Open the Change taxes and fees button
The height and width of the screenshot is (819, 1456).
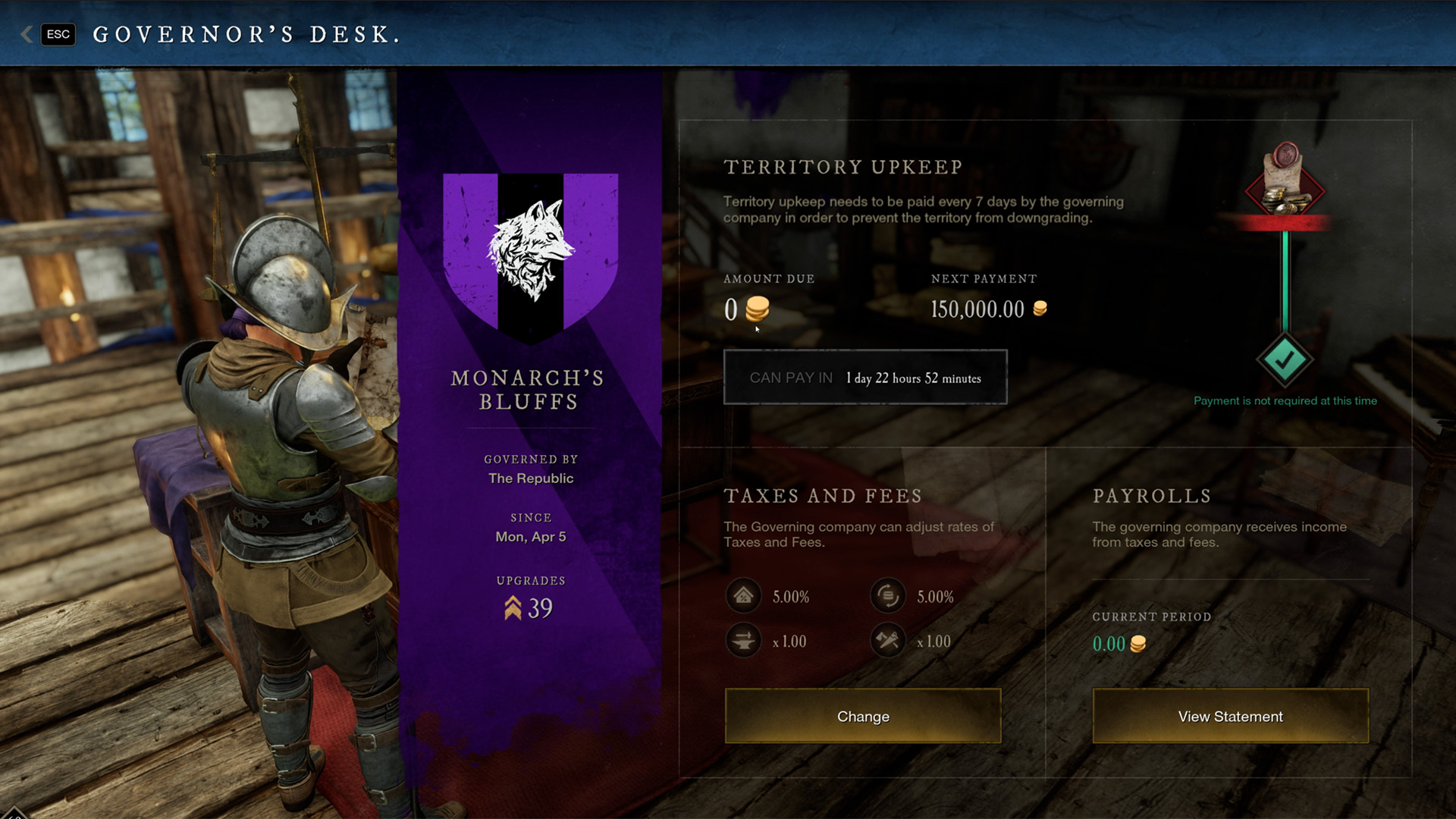863,716
